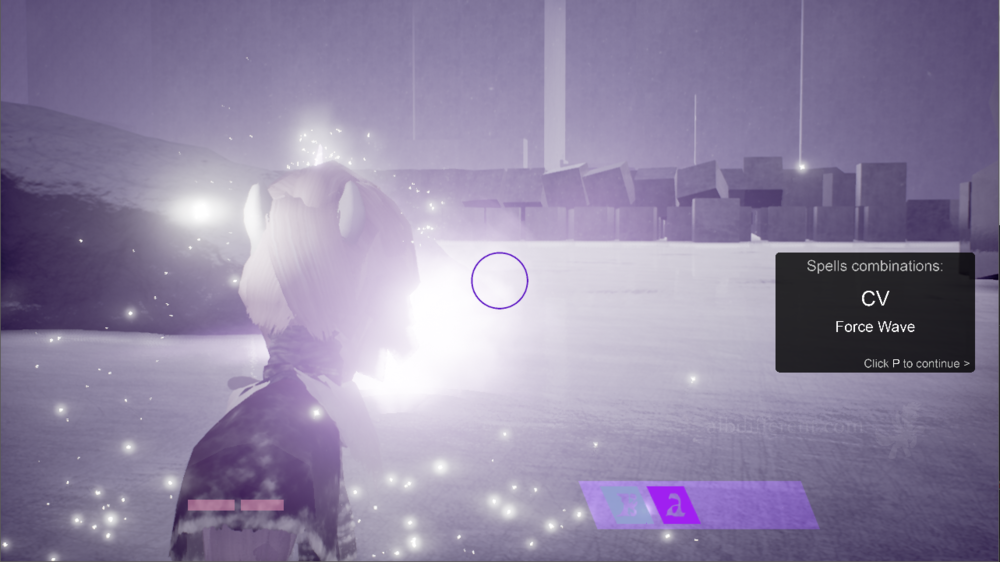Image resolution: width=1000 pixels, height=562 pixels.
Task: Select the magenta "a" rune slot
Action: pos(675,506)
